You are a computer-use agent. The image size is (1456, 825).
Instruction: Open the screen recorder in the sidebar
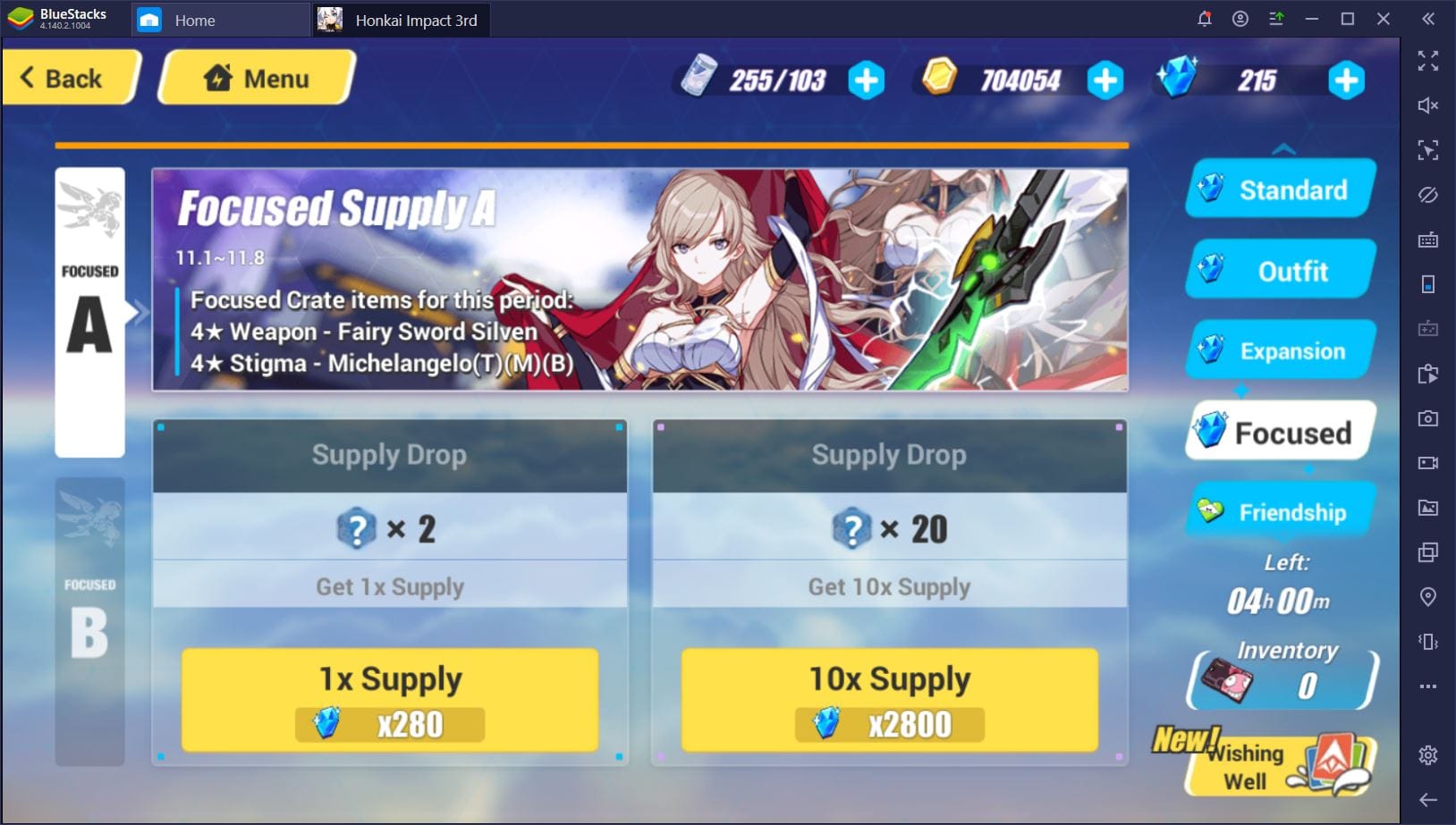click(x=1428, y=463)
